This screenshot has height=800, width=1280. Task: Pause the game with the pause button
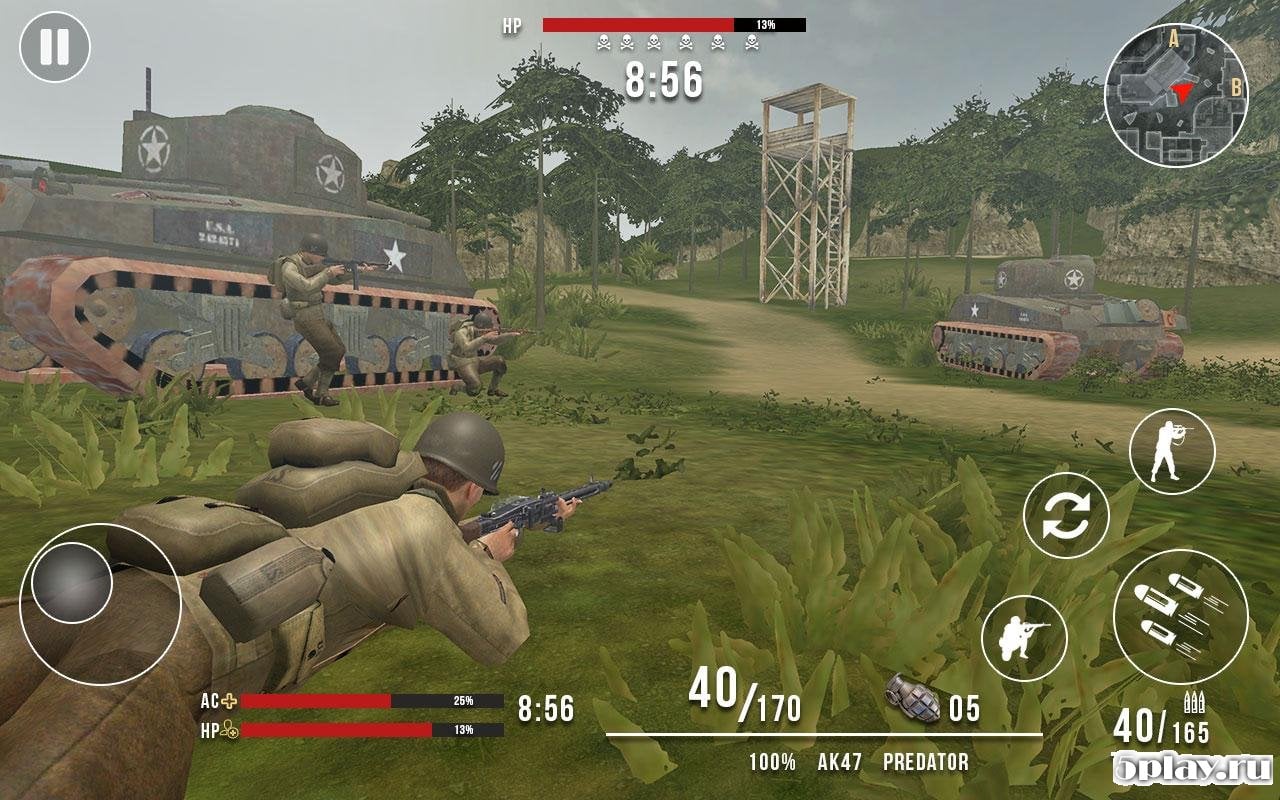pos(55,47)
